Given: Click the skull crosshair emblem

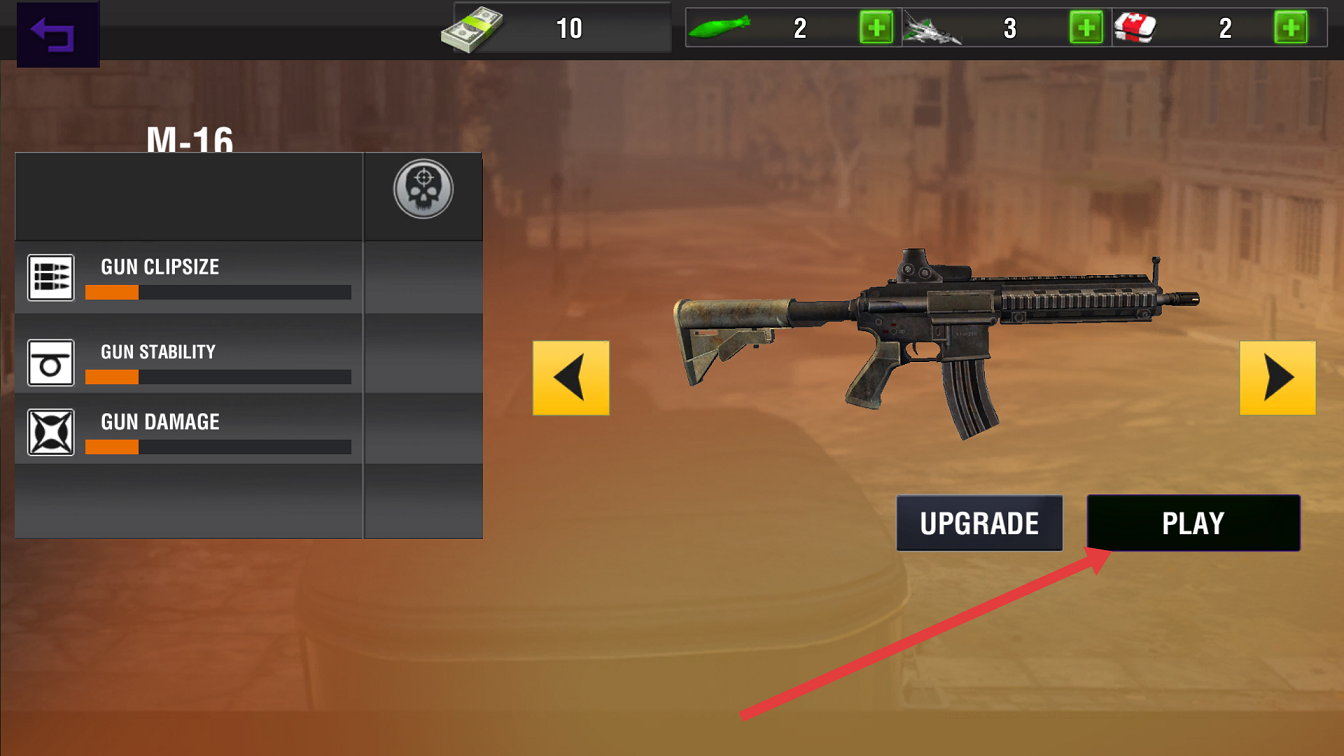Looking at the screenshot, I should (x=423, y=190).
